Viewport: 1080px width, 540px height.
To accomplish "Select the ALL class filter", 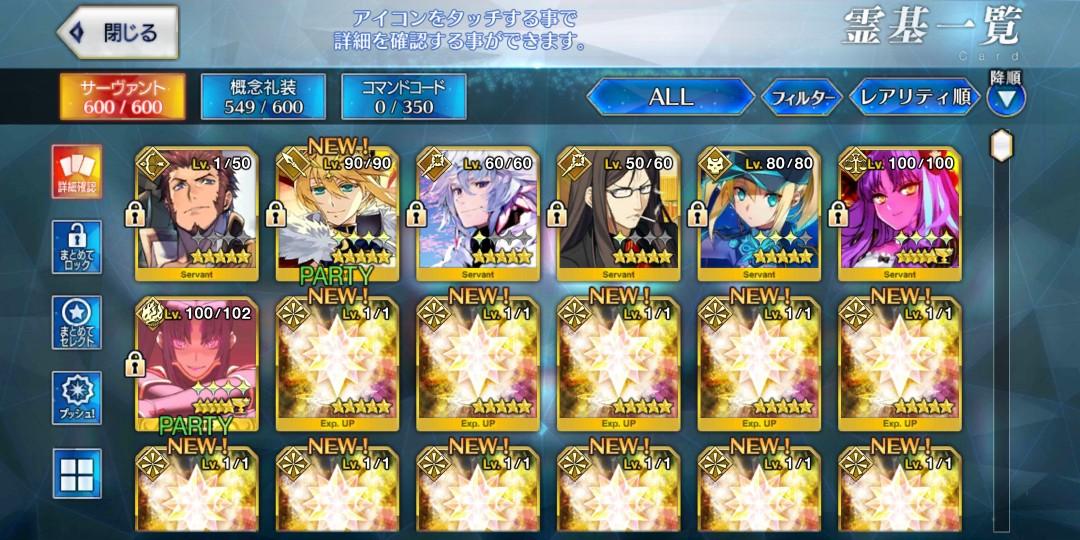I will 670,97.
